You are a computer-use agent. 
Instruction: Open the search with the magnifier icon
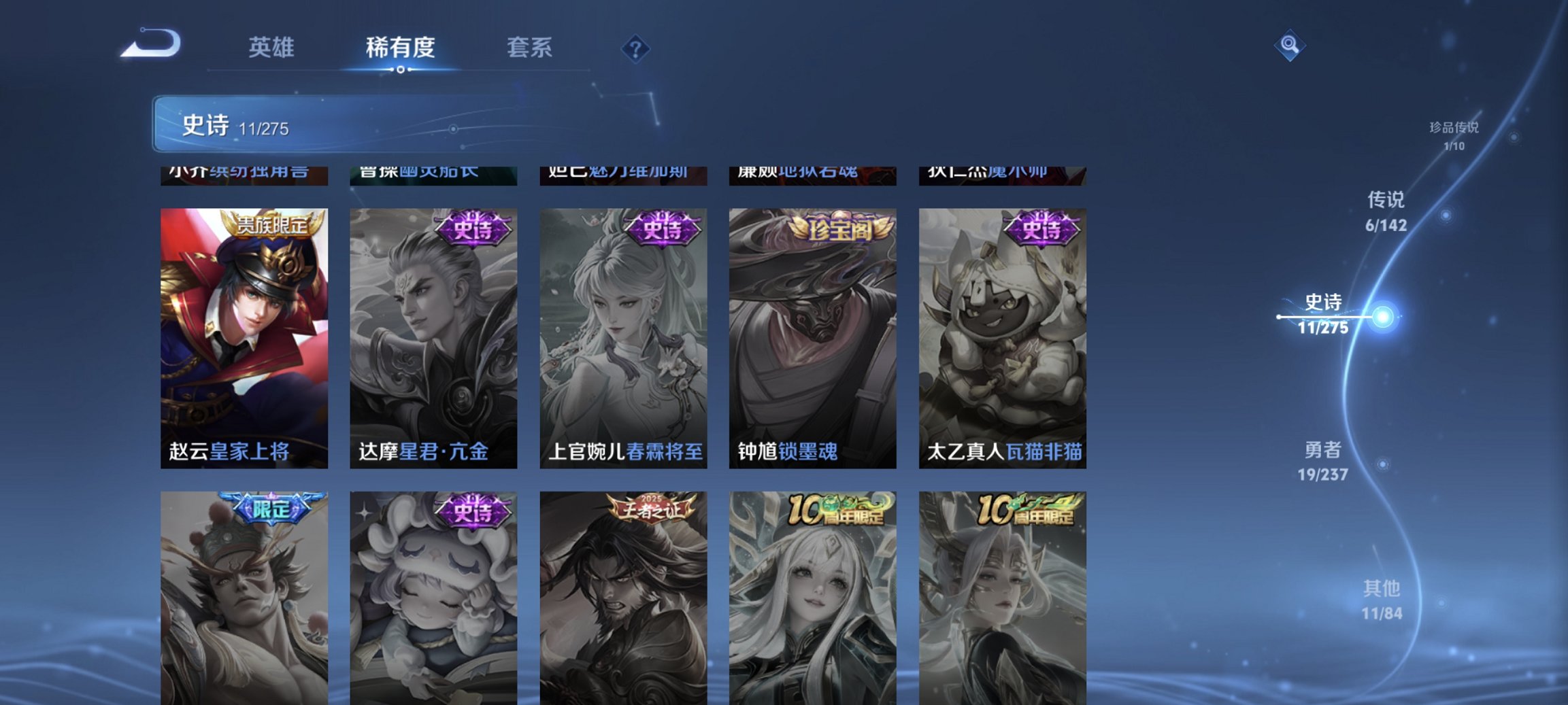1291,50
